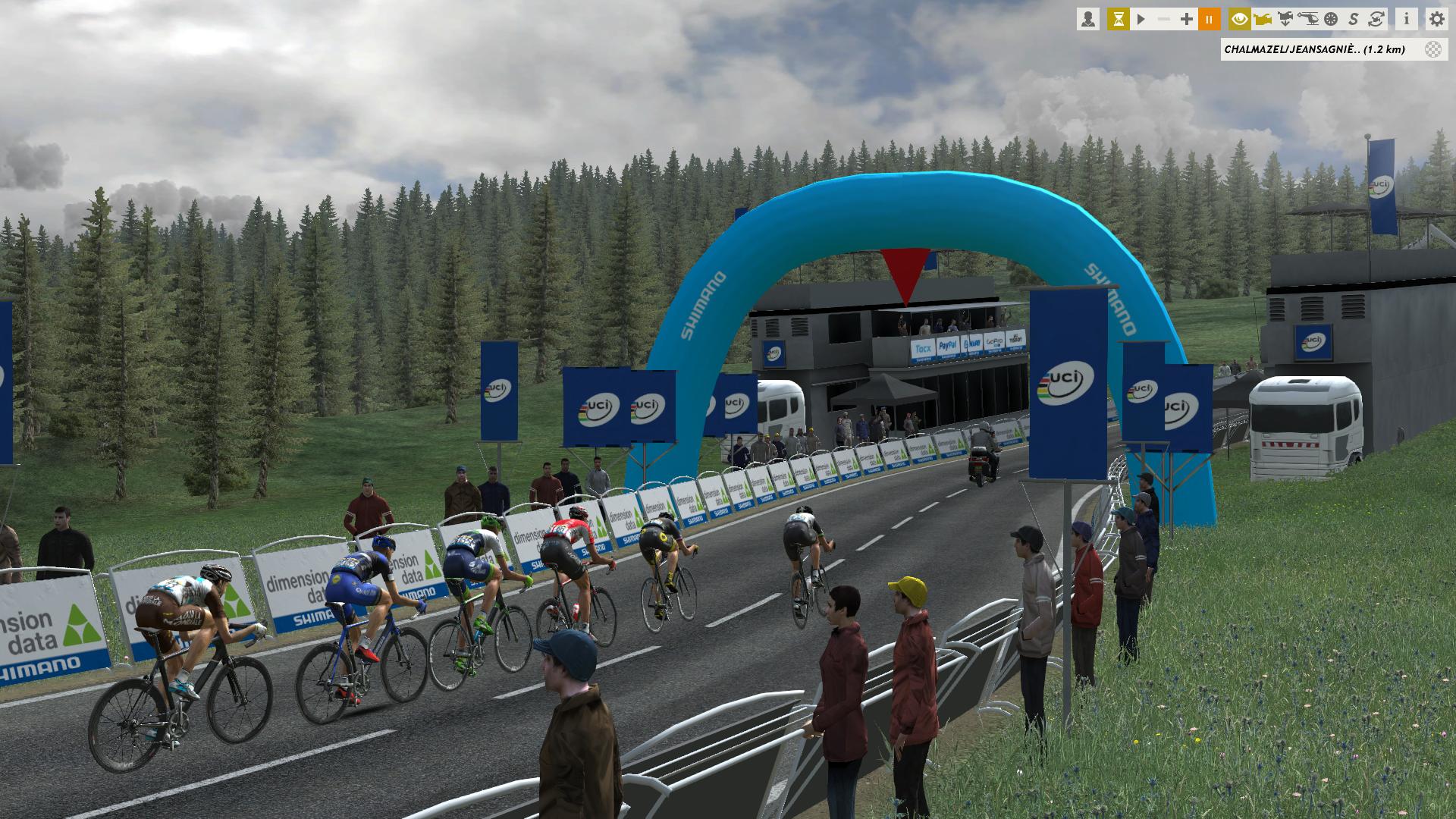Toggle the eye view icon
This screenshot has height=819, width=1456.
[x=1240, y=19]
